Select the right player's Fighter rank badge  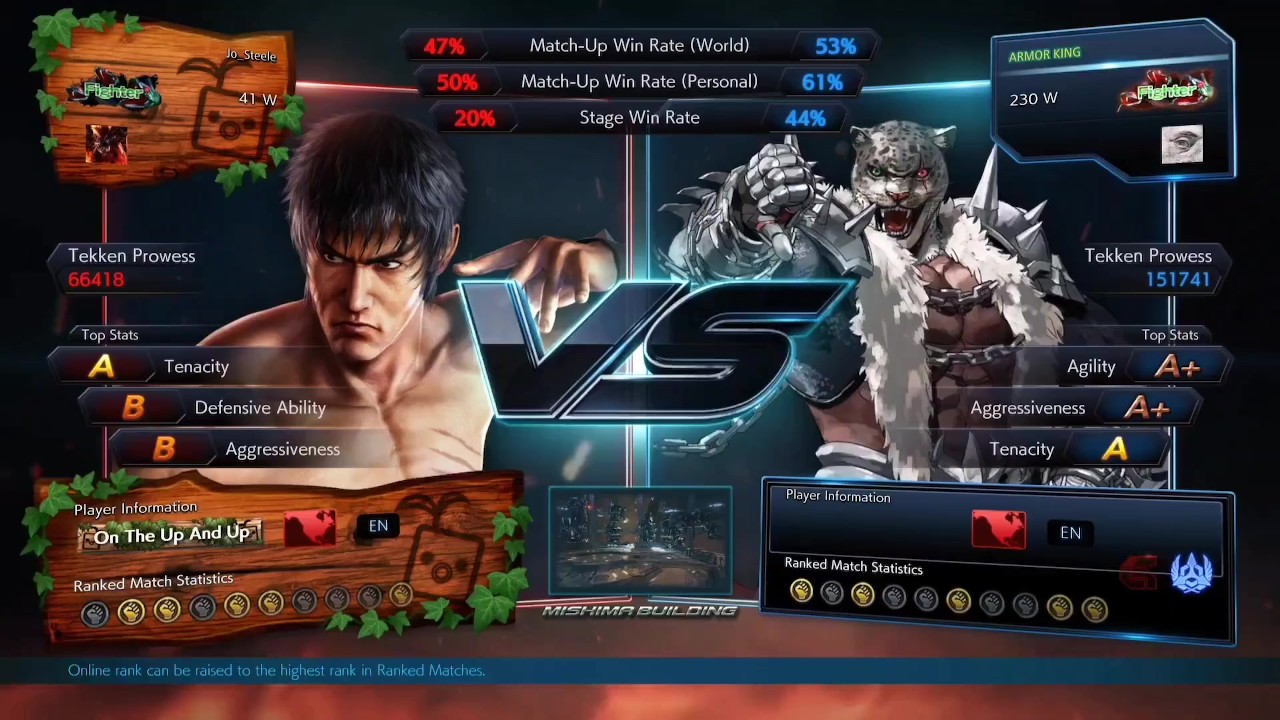1166,92
